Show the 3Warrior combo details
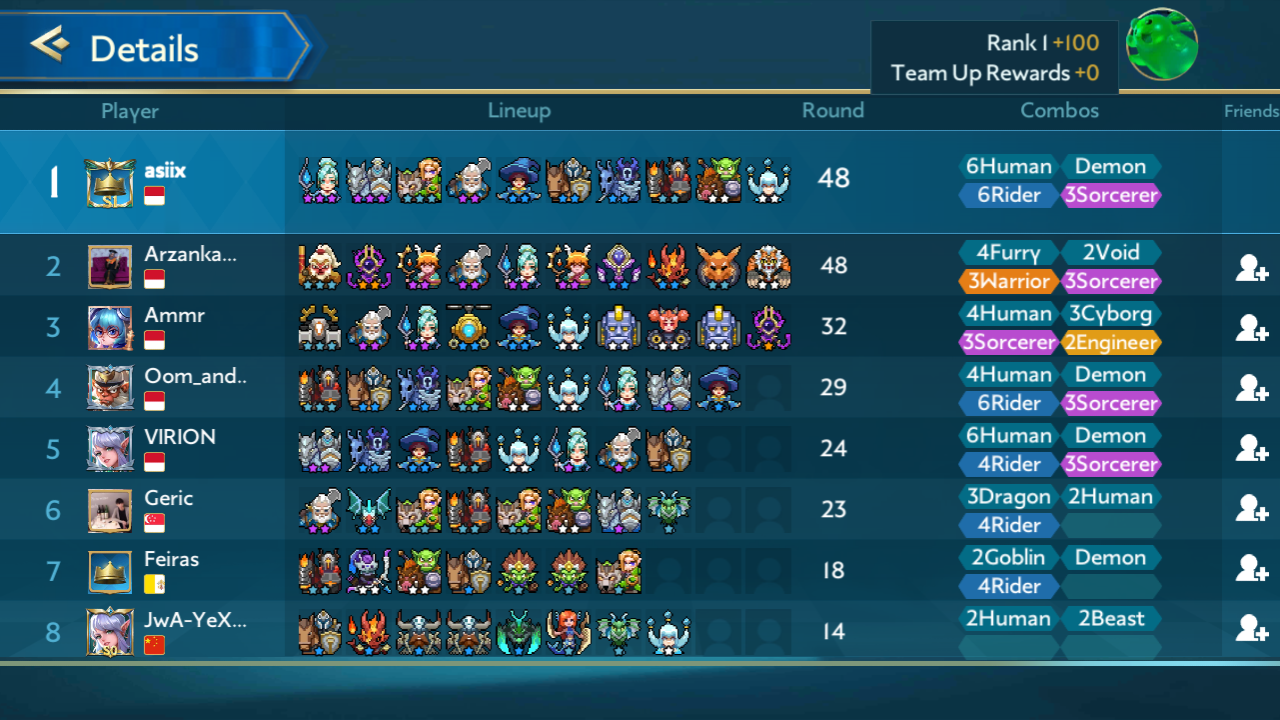The width and height of the screenshot is (1280, 720). point(1008,281)
